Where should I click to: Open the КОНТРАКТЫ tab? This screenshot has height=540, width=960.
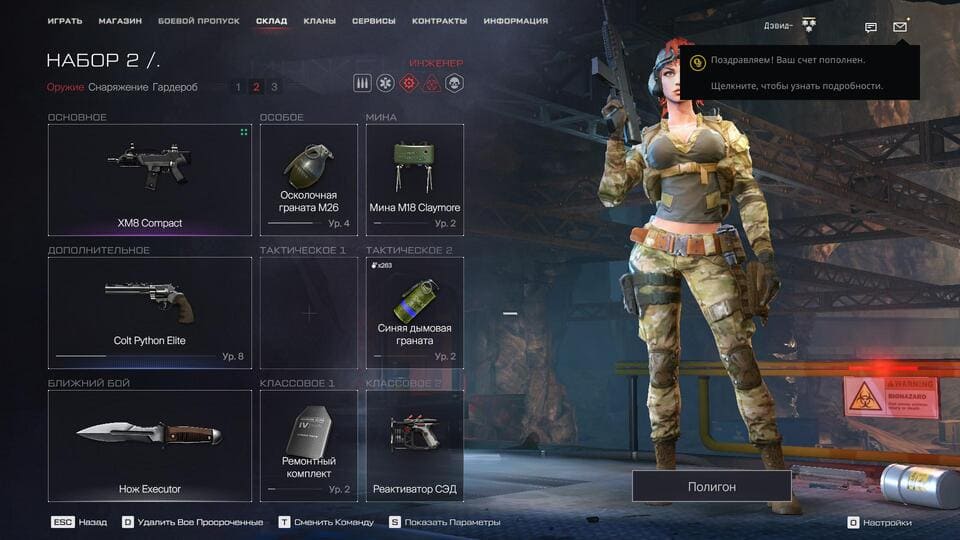coord(439,21)
